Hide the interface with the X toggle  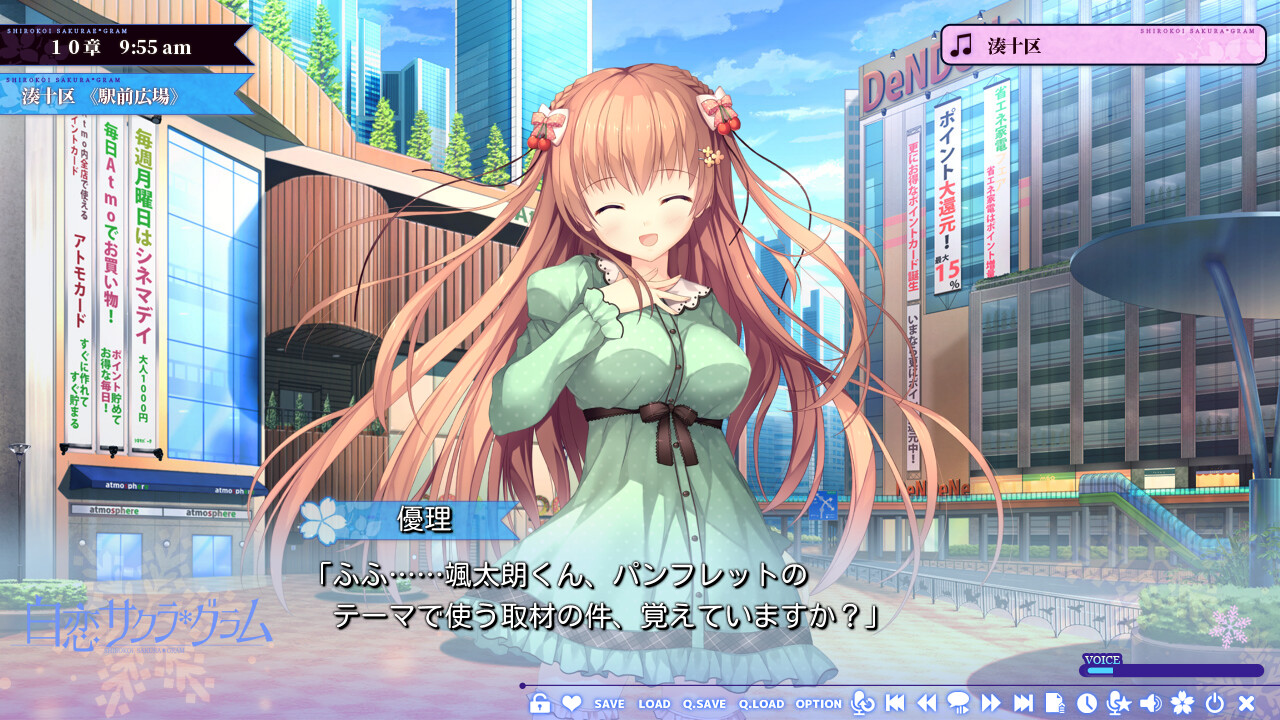[1245, 703]
